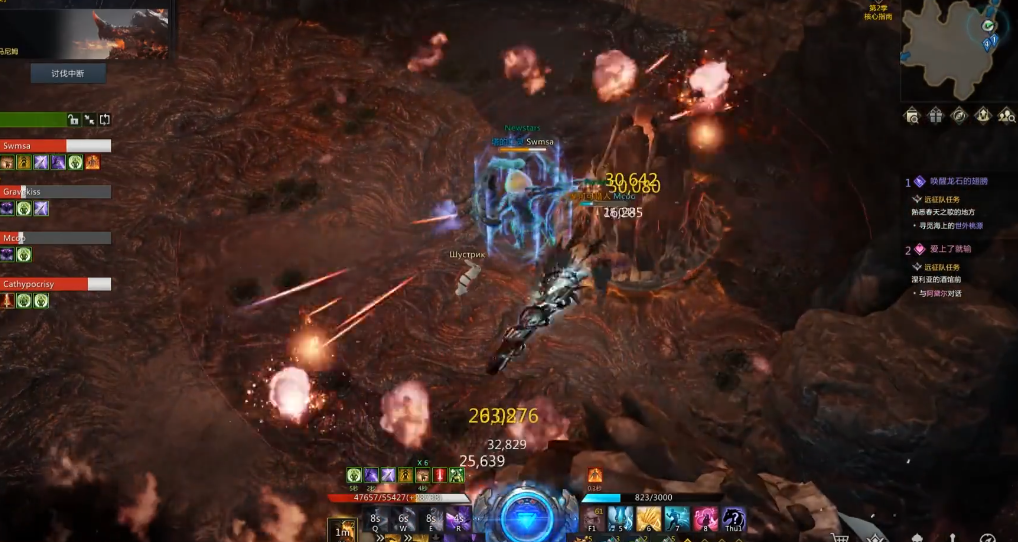Use the F1 potion slot
This screenshot has height=542, width=1018.
click(x=593, y=520)
